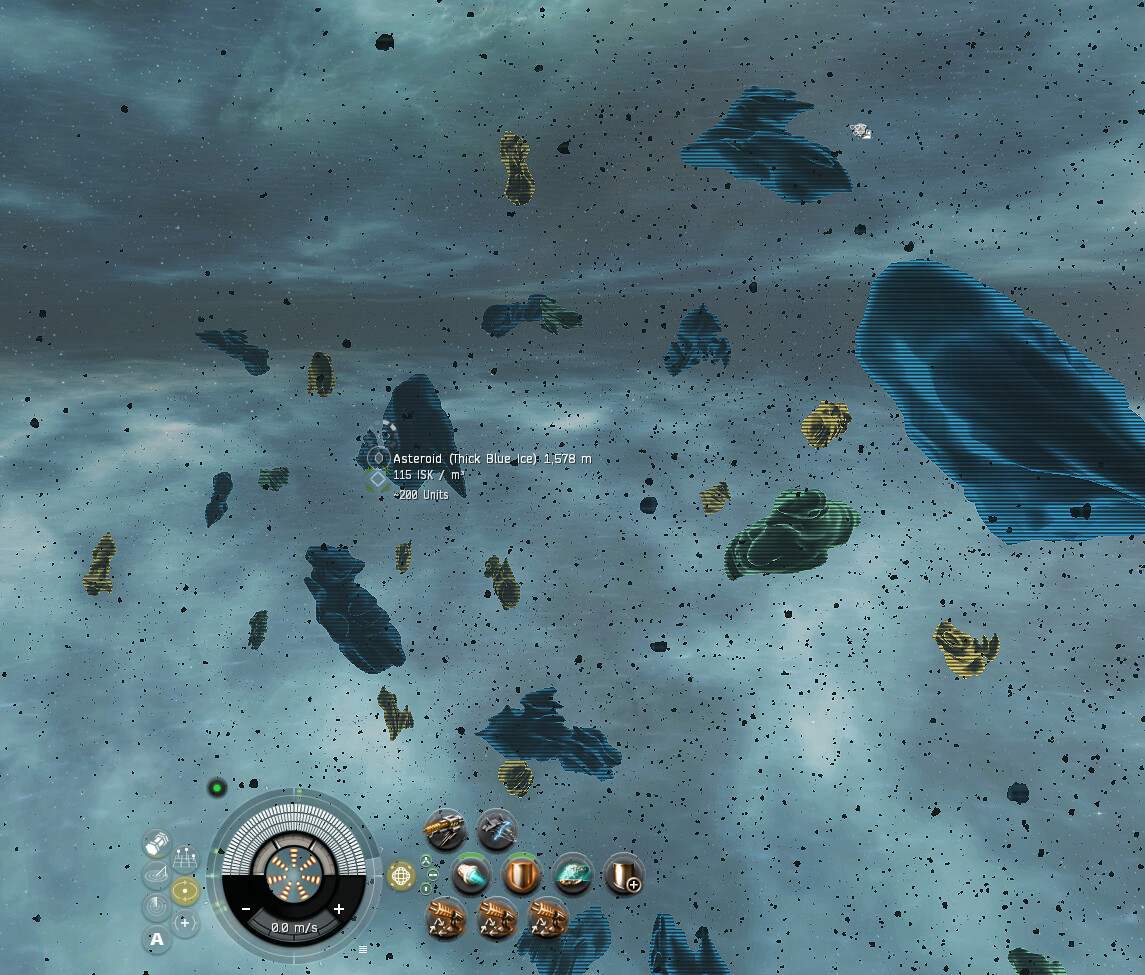Screen dimensions: 1145x975
Task: Activate the ice harvester turret module
Action: (445, 829)
